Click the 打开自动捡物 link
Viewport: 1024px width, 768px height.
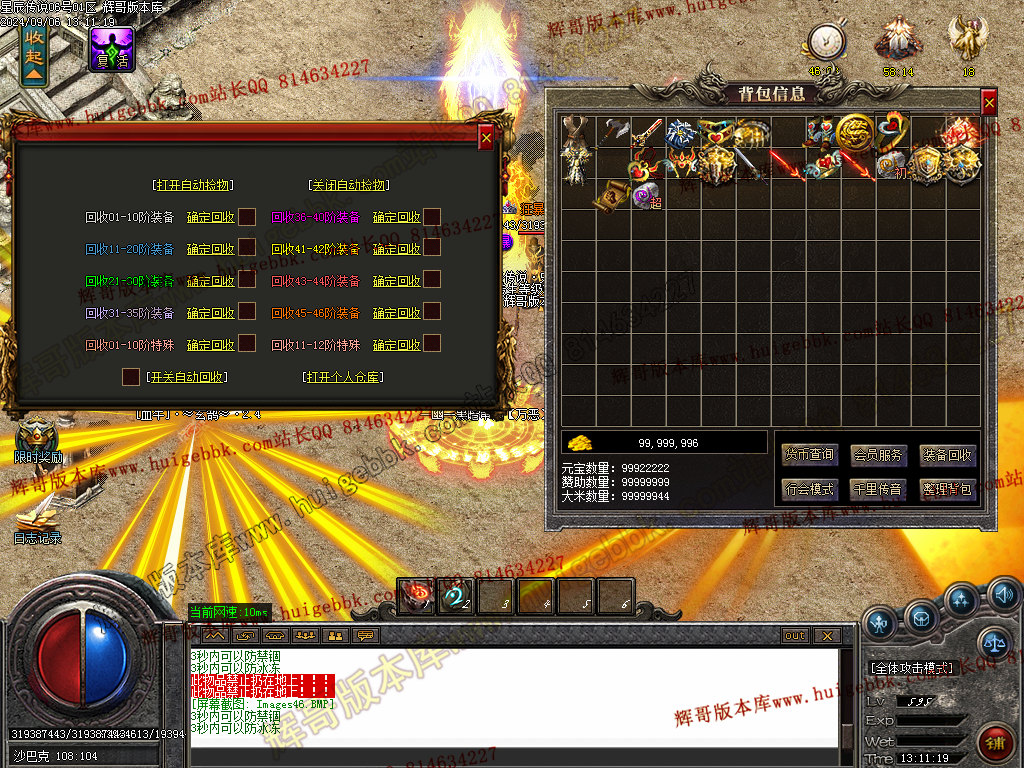click(193, 185)
